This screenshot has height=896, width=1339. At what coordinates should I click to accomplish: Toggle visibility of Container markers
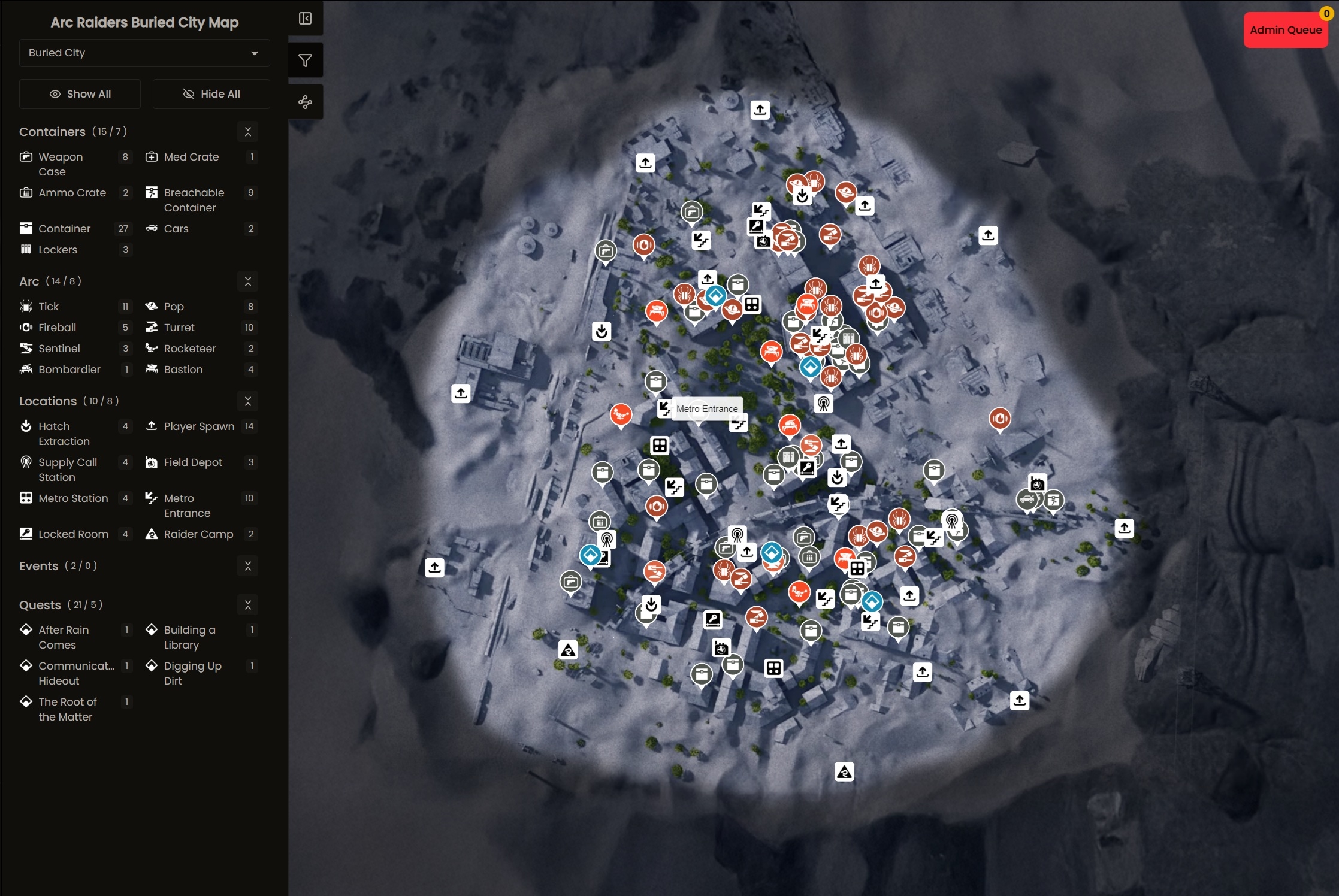pyautogui.click(x=64, y=228)
